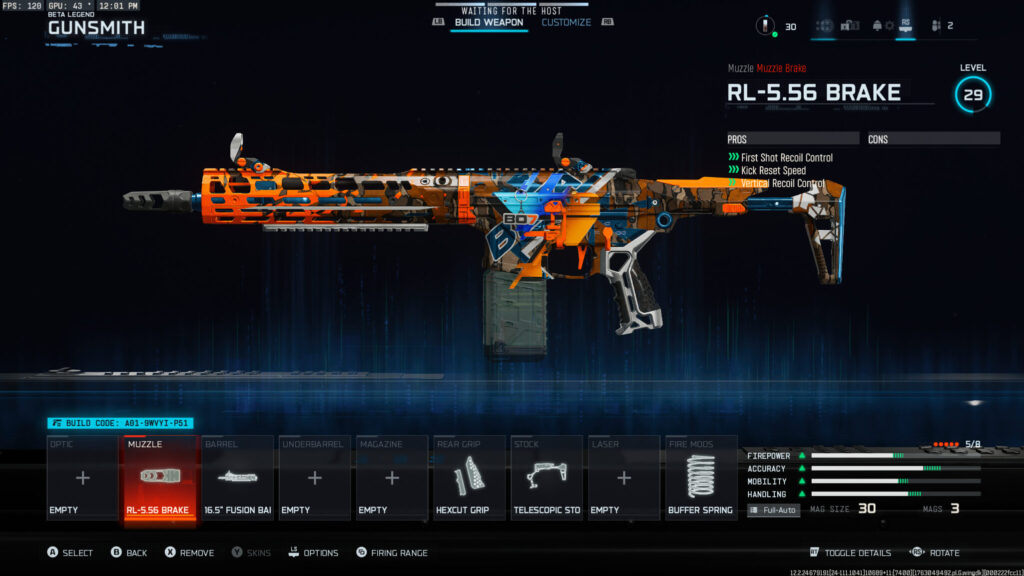Select the Telescopic stock slot
The height and width of the screenshot is (576, 1024).
pos(546,478)
